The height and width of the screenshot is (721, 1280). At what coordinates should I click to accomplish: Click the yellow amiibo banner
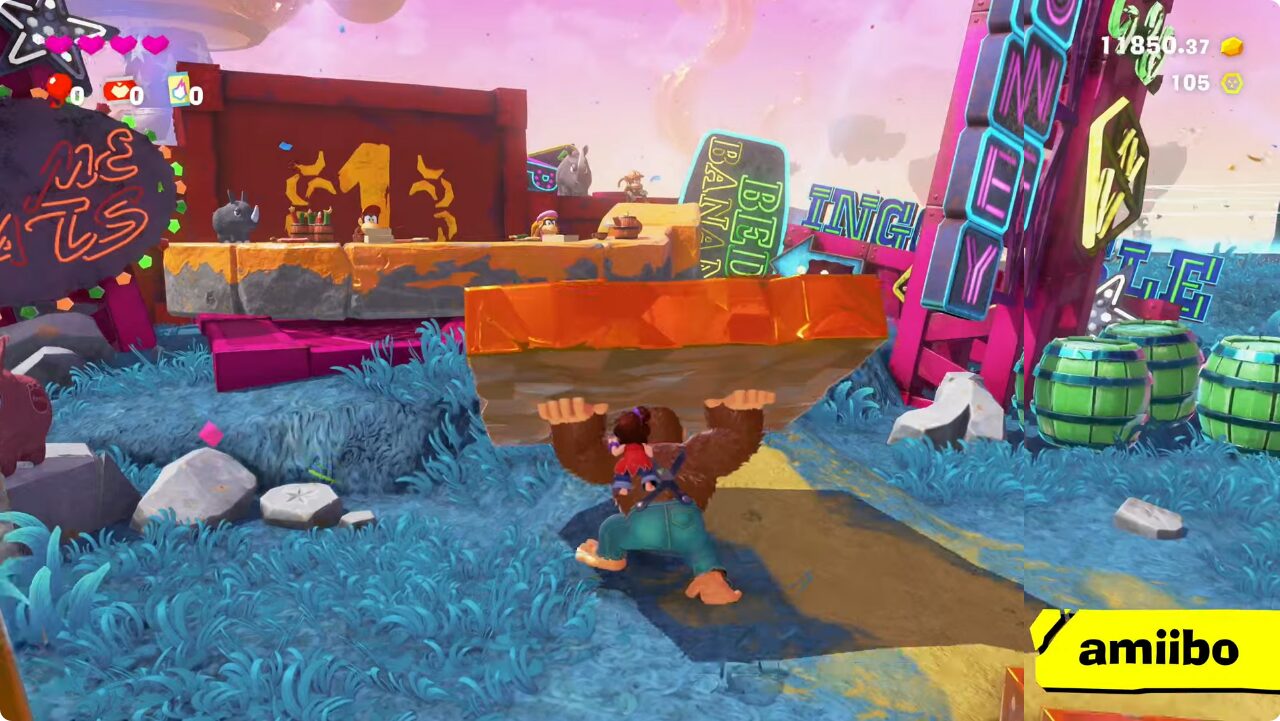(x=1157, y=650)
